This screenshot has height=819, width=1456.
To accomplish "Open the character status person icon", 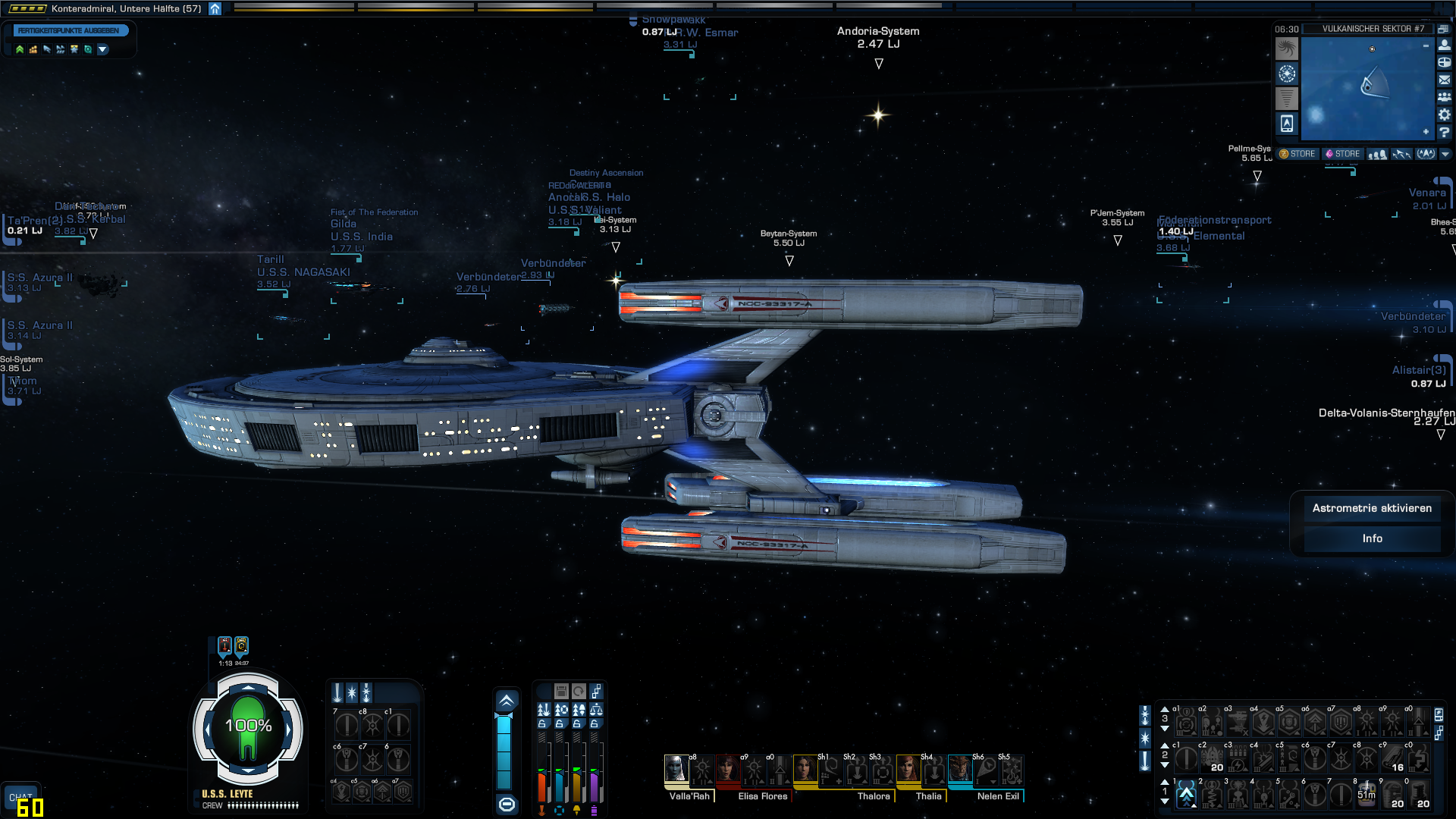I will (1445, 45).
